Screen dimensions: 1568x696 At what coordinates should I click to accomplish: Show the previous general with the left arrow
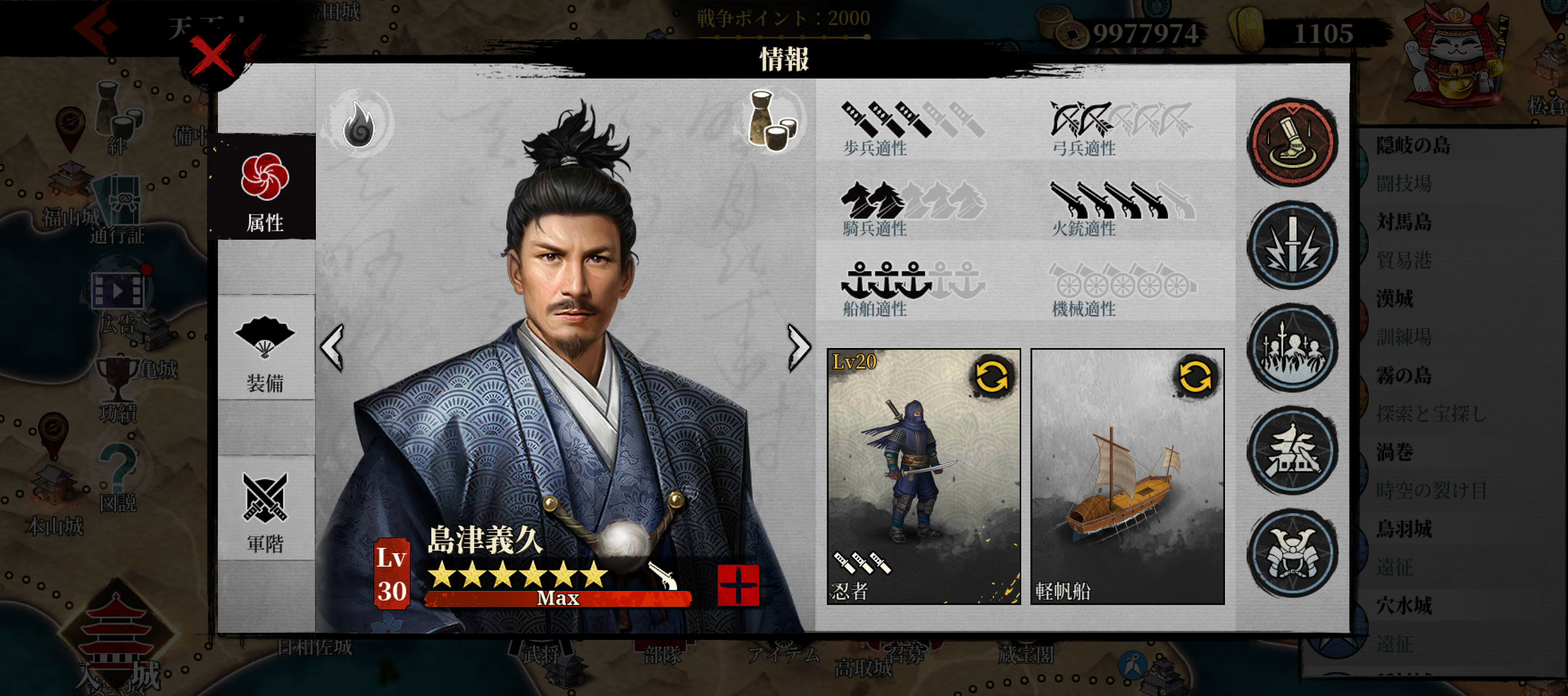click(333, 347)
